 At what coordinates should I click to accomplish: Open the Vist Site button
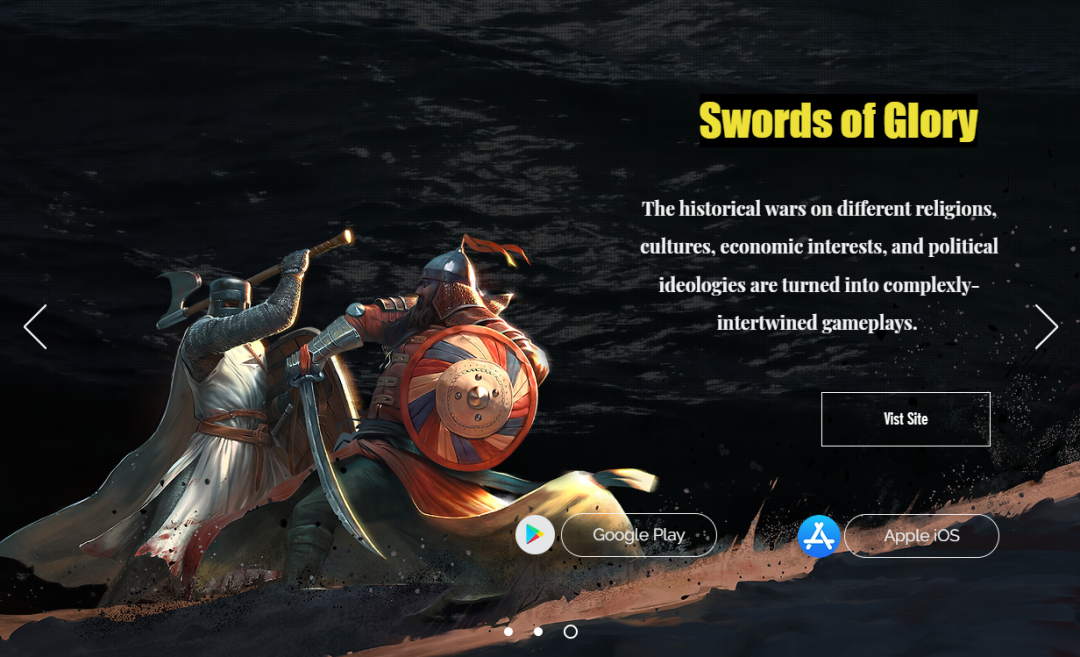pyautogui.click(x=905, y=419)
